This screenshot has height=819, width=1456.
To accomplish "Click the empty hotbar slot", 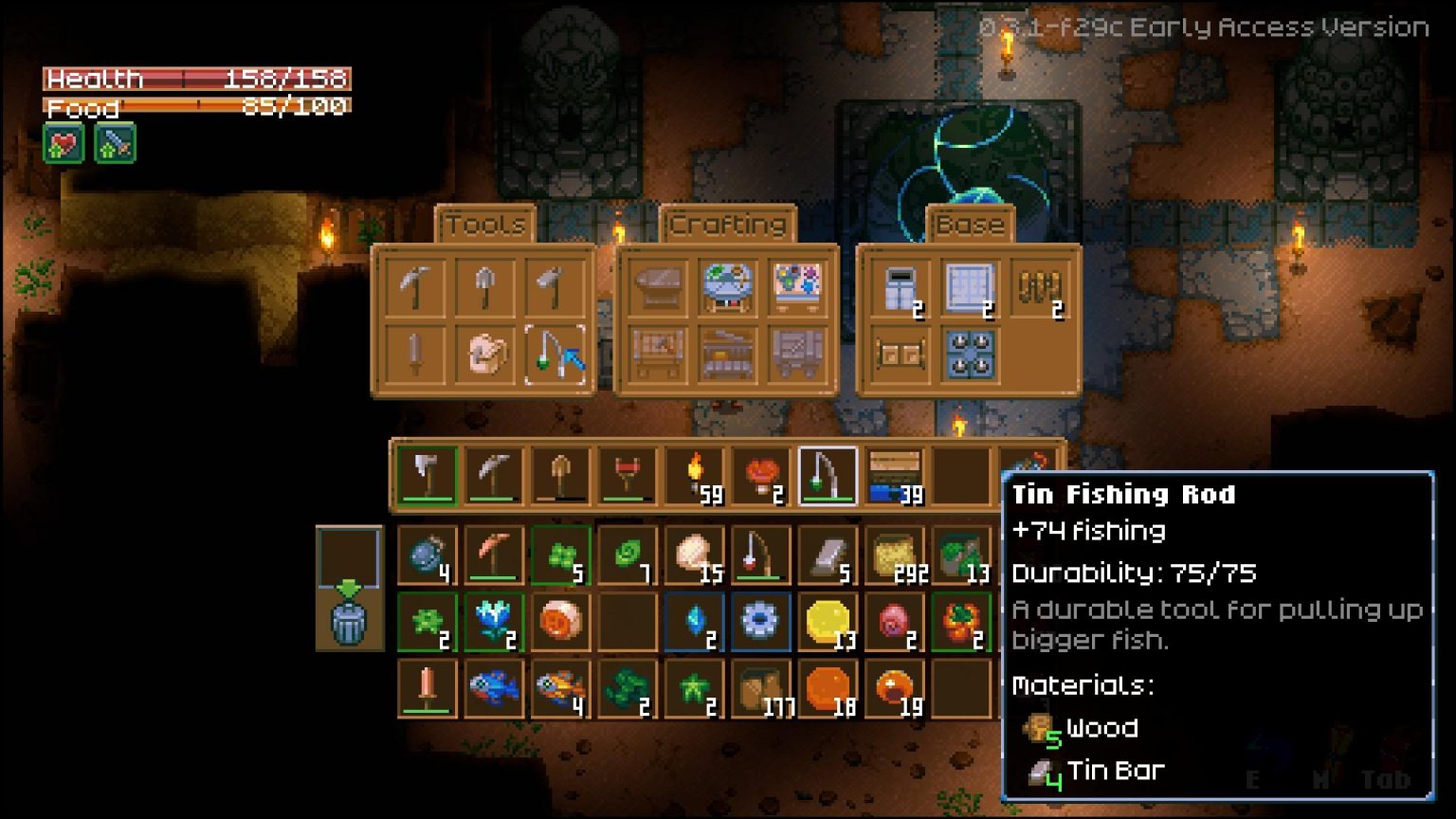I will pos(959,472).
